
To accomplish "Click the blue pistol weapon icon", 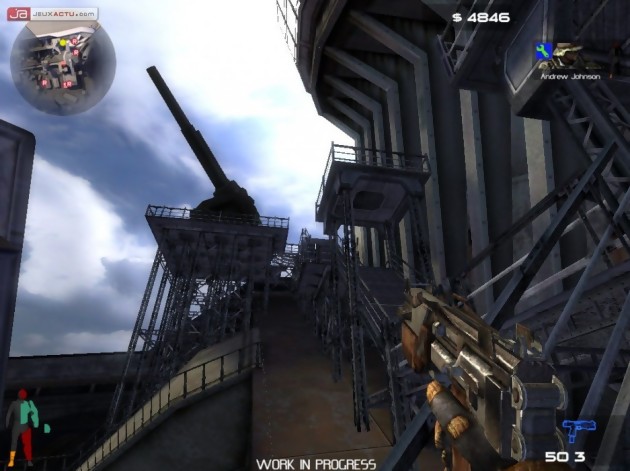I will 578,430.
